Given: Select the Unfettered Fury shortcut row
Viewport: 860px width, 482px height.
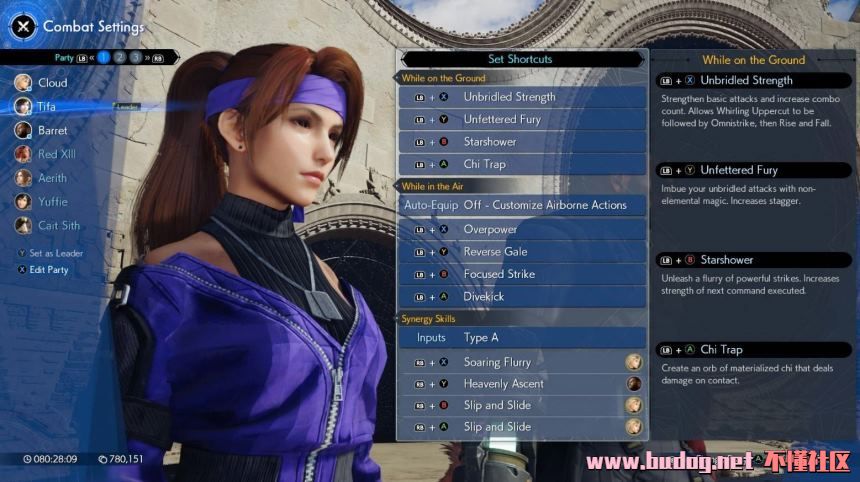Looking at the screenshot, I should pos(521,119).
